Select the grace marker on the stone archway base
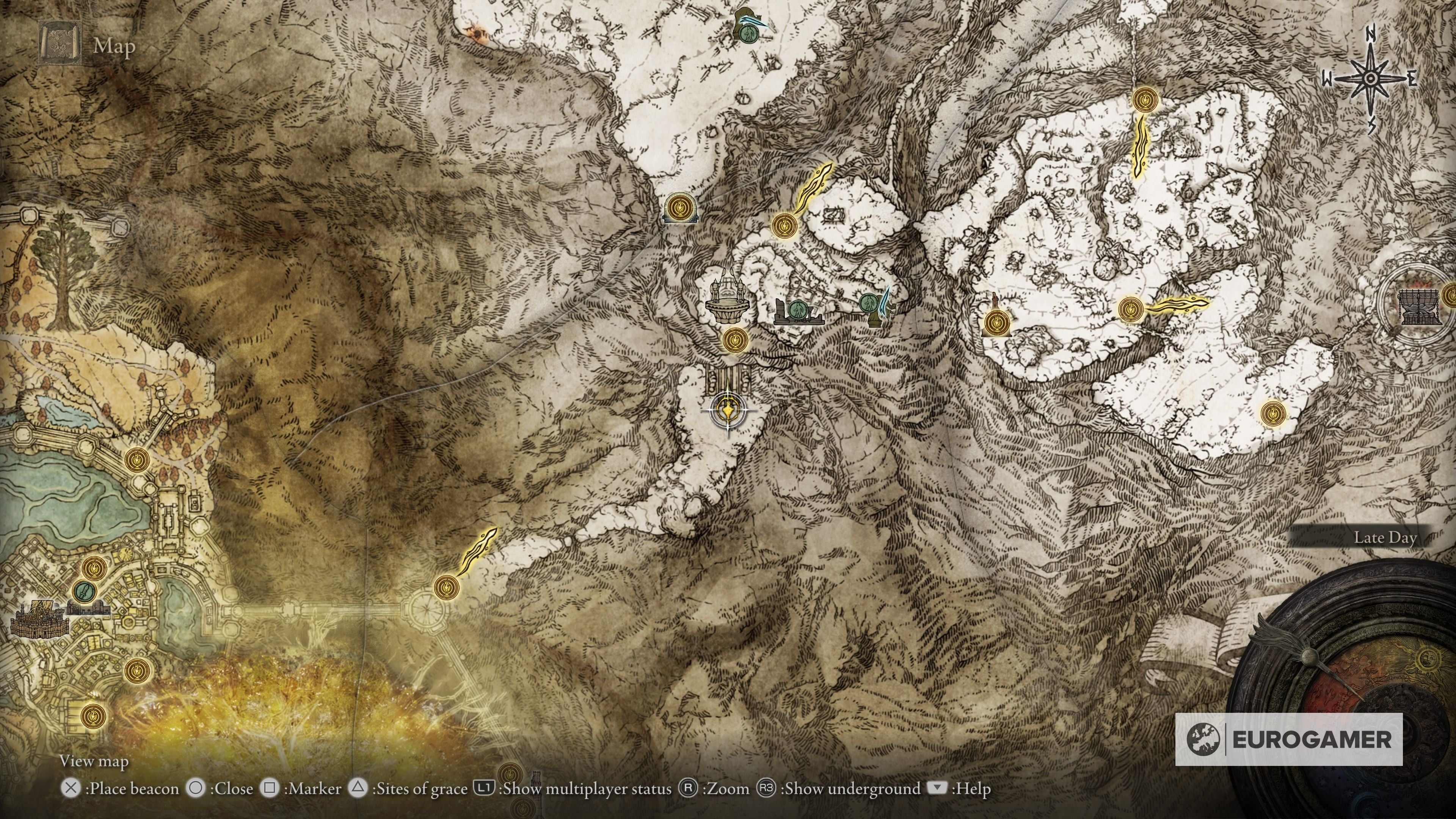Screen dimensions: 1456x819 coord(680,207)
